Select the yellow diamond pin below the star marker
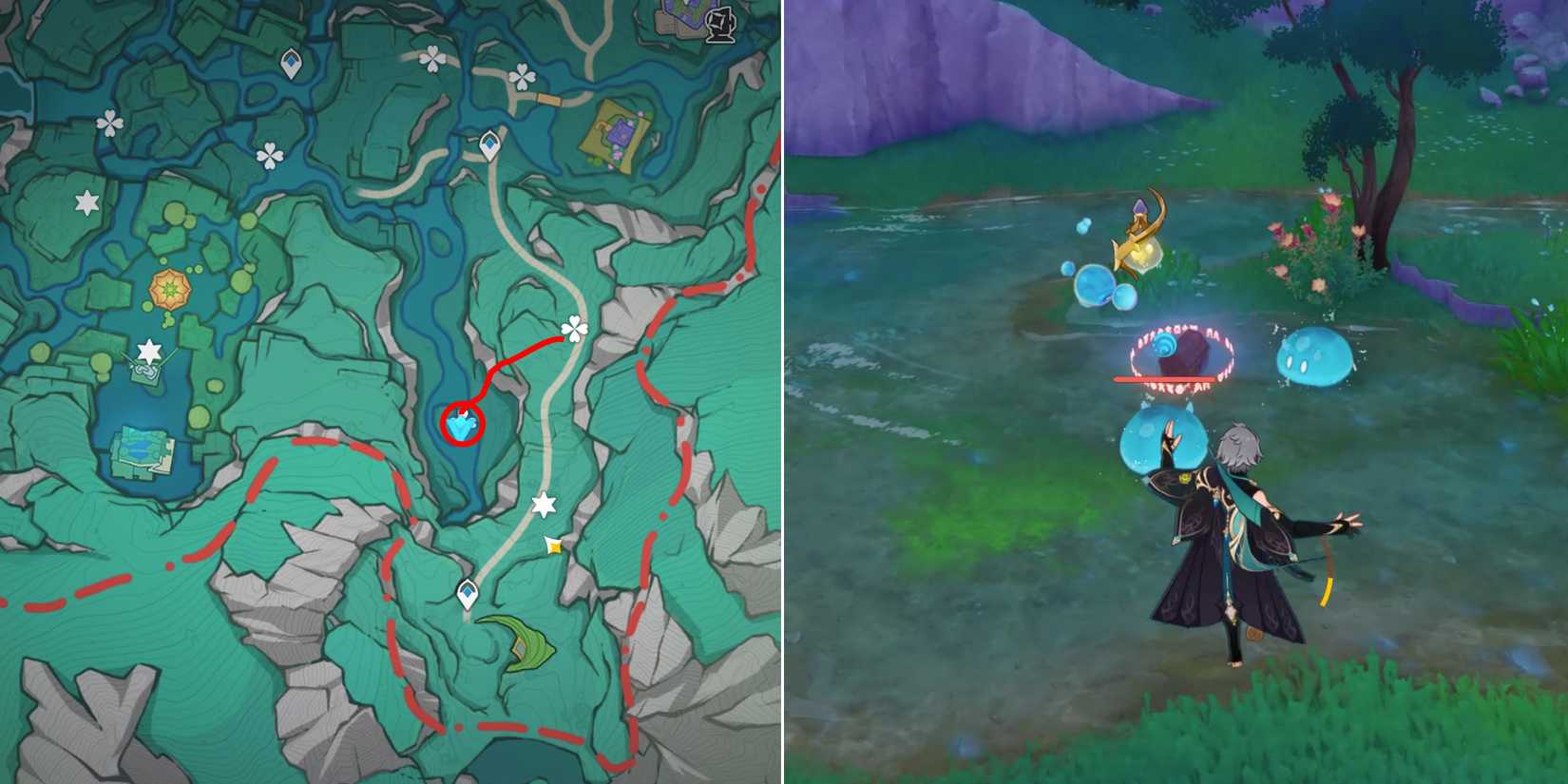The image size is (1568, 784). (x=553, y=546)
